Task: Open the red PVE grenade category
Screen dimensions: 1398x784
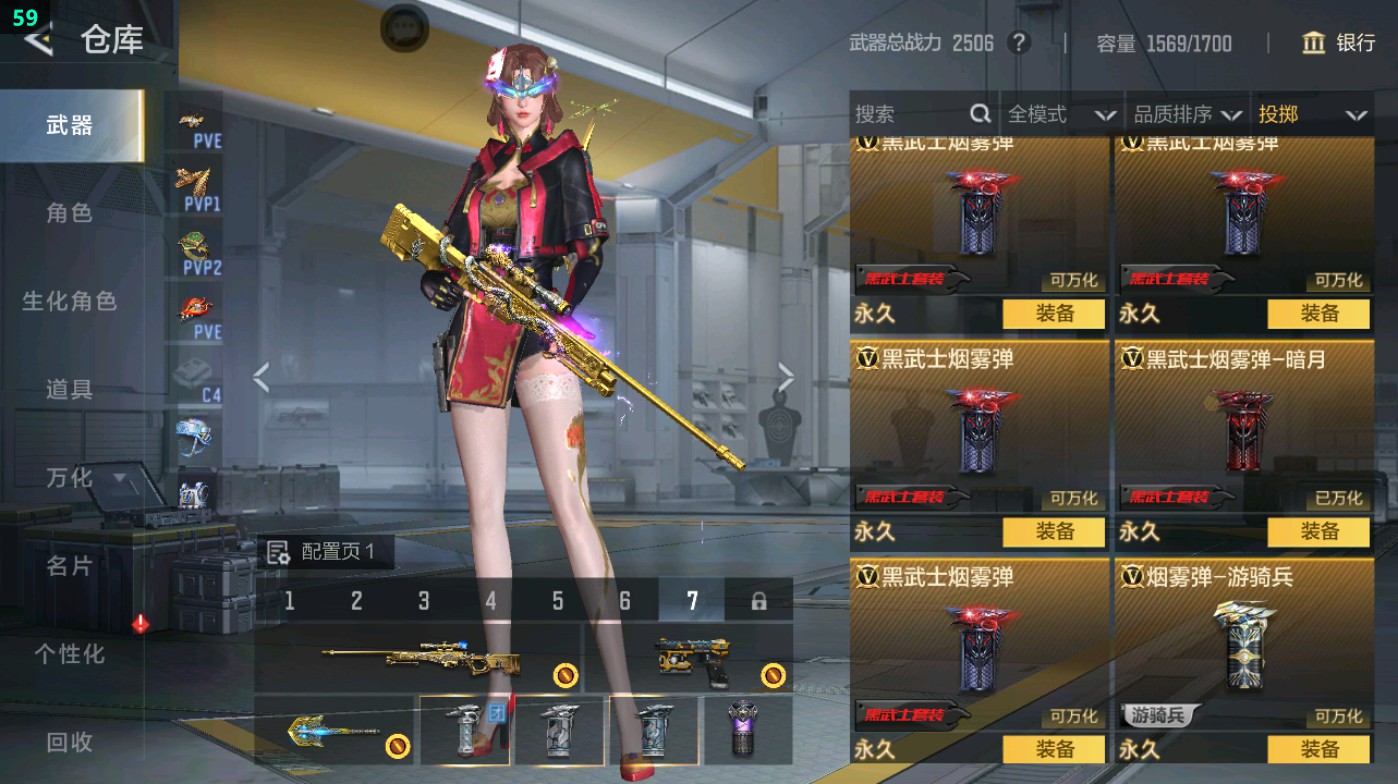Action: [x=197, y=307]
